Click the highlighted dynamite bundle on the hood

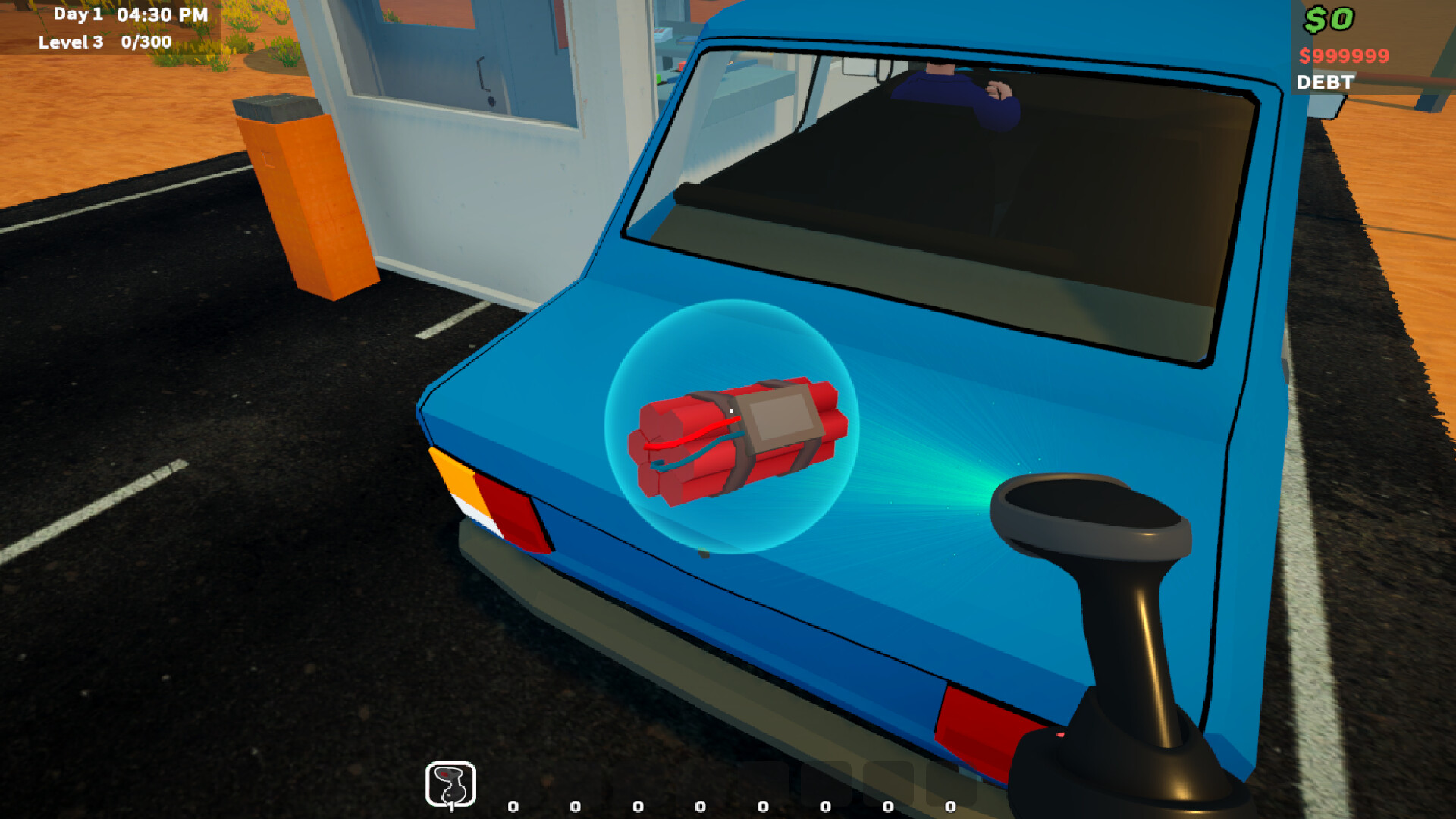click(x=739, y=436)
